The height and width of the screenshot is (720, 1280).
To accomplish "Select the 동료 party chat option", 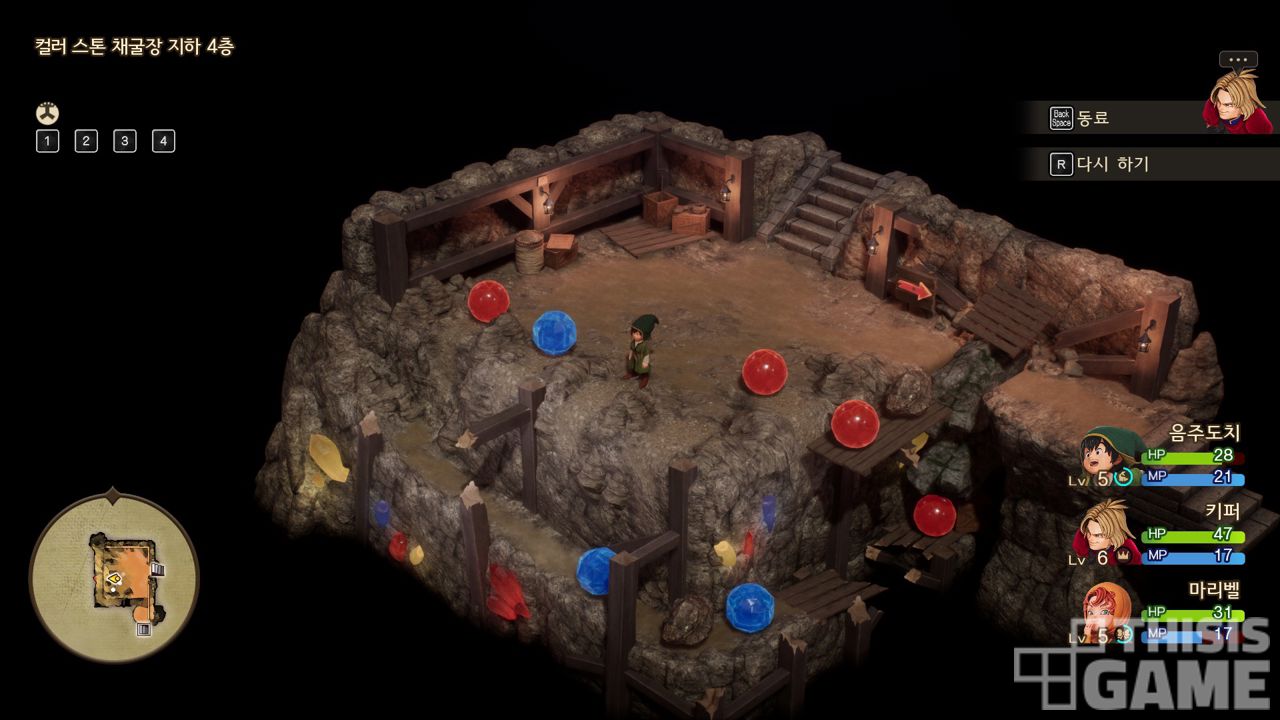I will (1092, 118).
